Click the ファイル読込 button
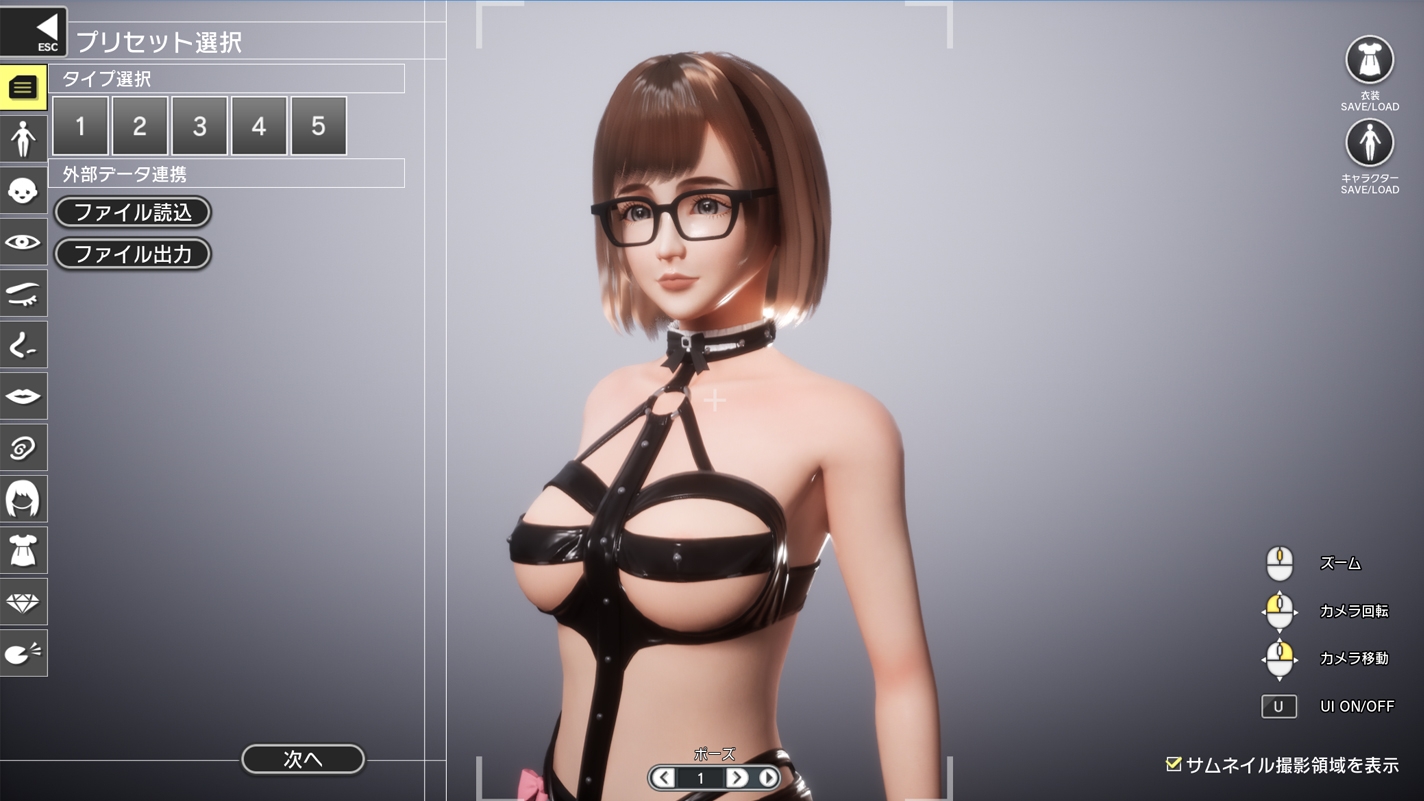1424x801 pixels. coord(133,212)
